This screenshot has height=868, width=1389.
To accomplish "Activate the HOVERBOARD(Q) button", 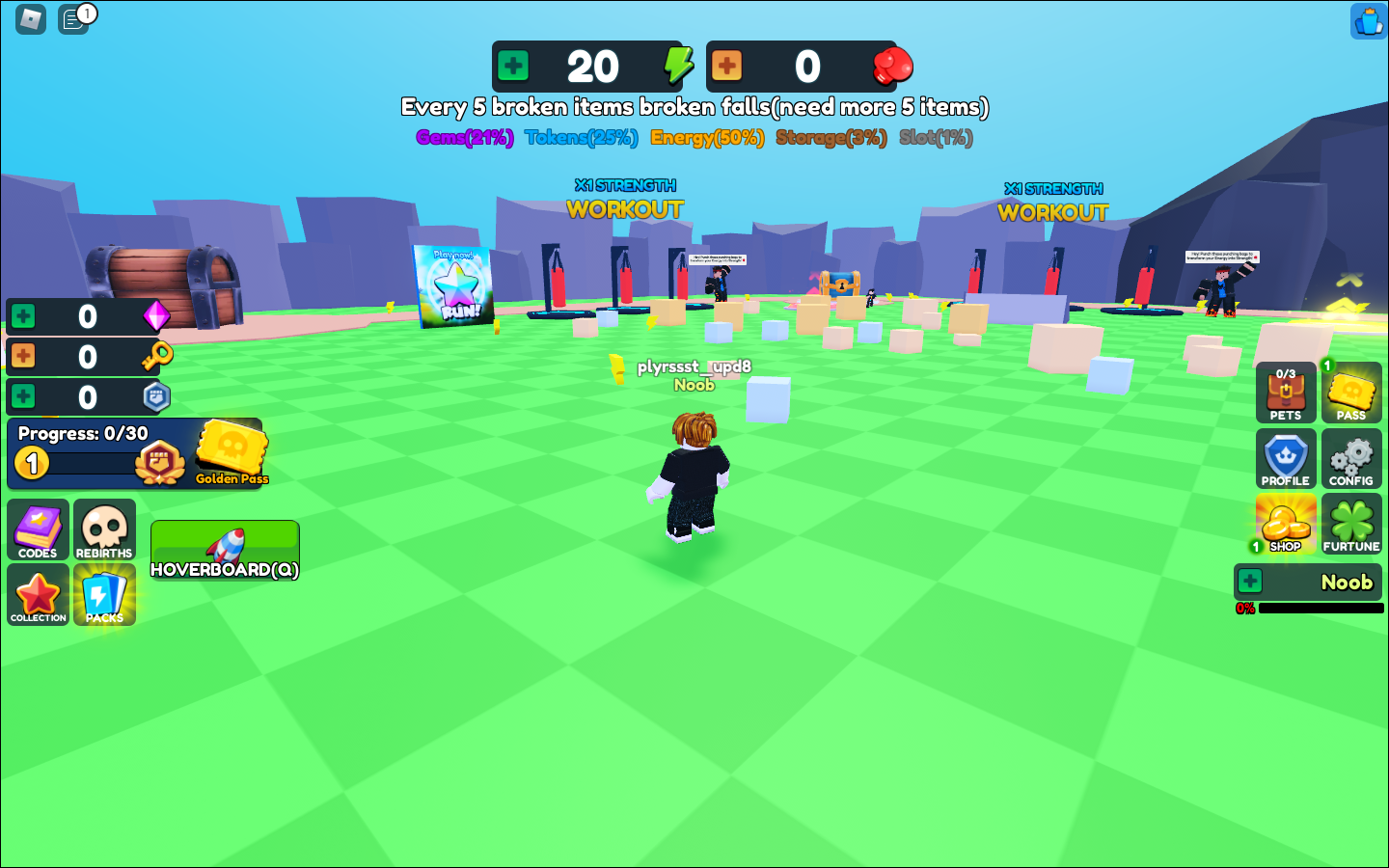I will coord(225,549).
